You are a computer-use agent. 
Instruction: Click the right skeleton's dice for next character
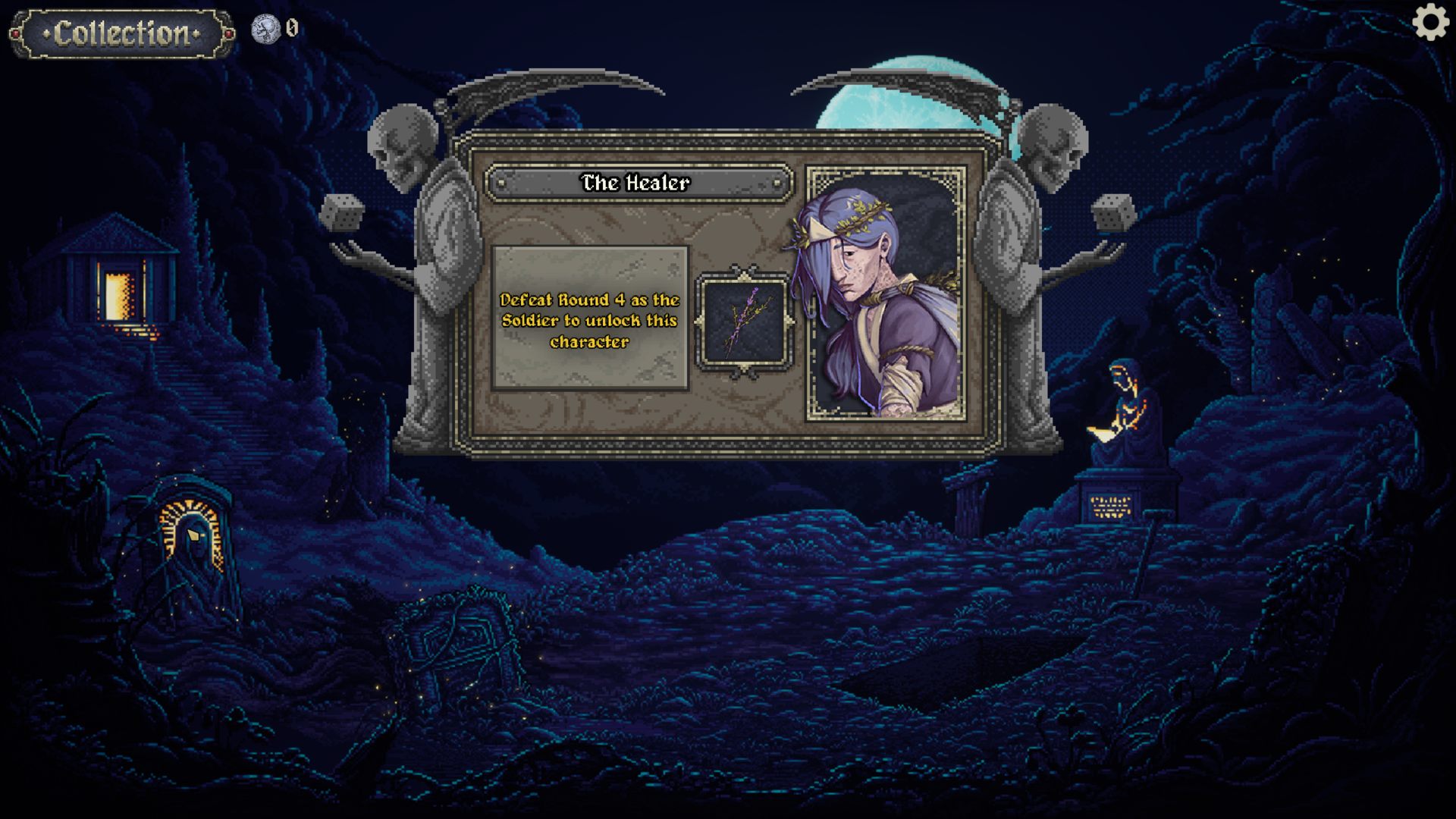click(x=1113, y=212)
